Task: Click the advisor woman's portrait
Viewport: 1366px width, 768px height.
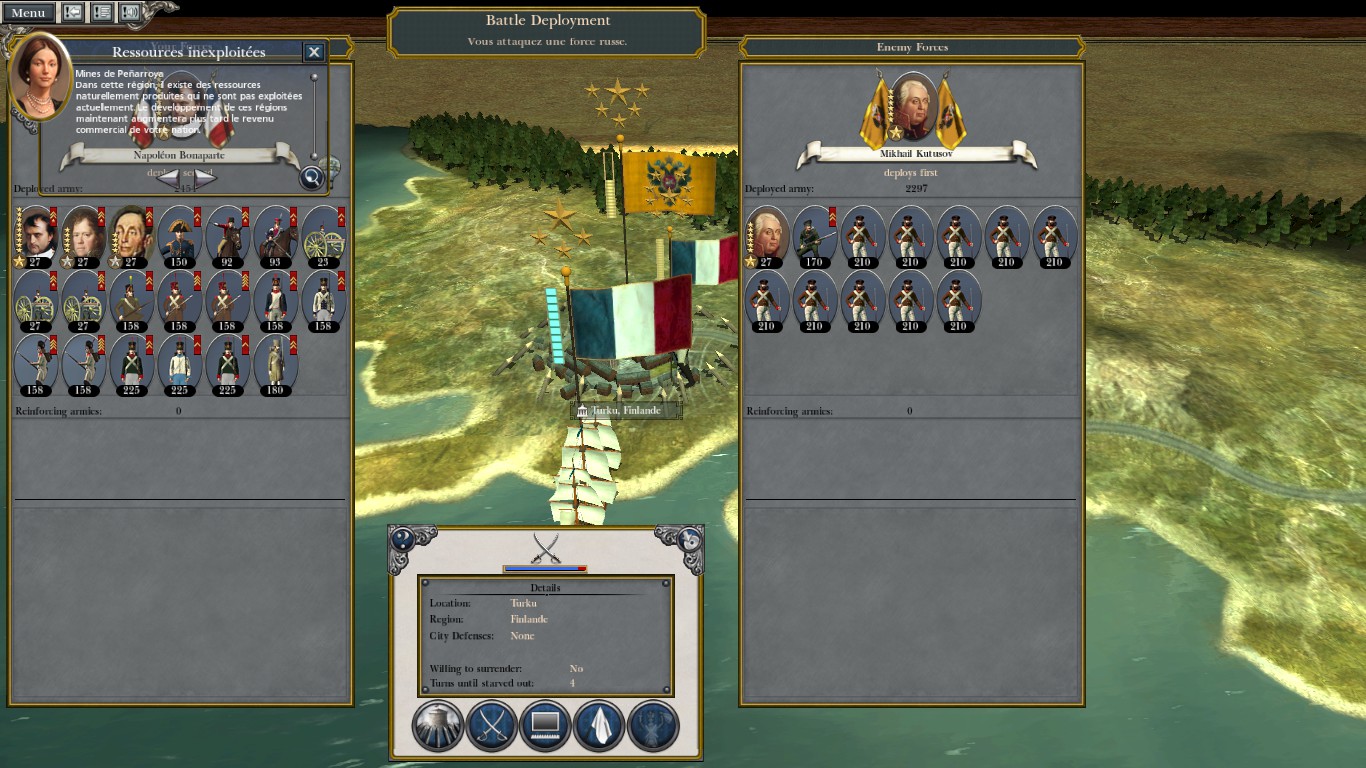Action: click(x=39, y=75)
